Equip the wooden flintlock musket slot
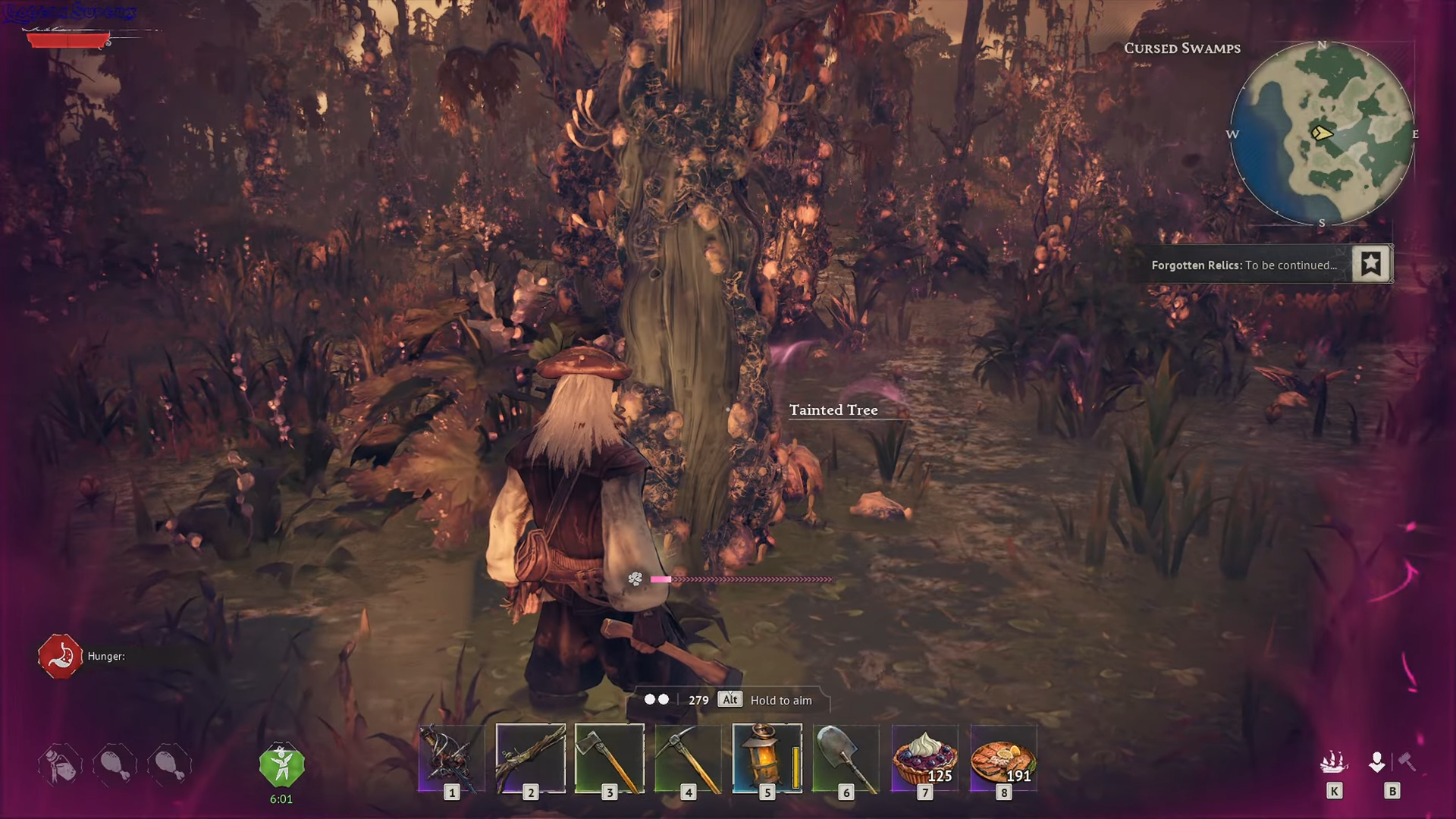Screen dimensions: 1456x819 click(x=531, y=758)
